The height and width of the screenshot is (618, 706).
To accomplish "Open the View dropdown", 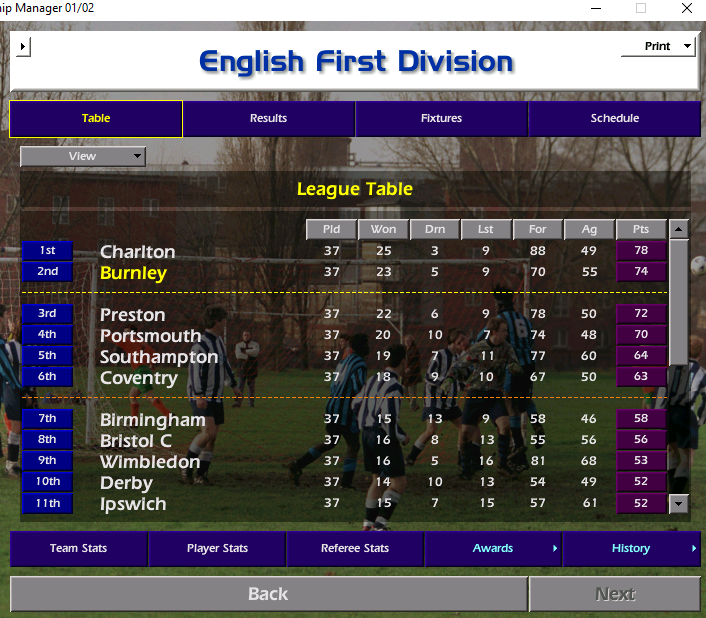I will coord(83,156).
